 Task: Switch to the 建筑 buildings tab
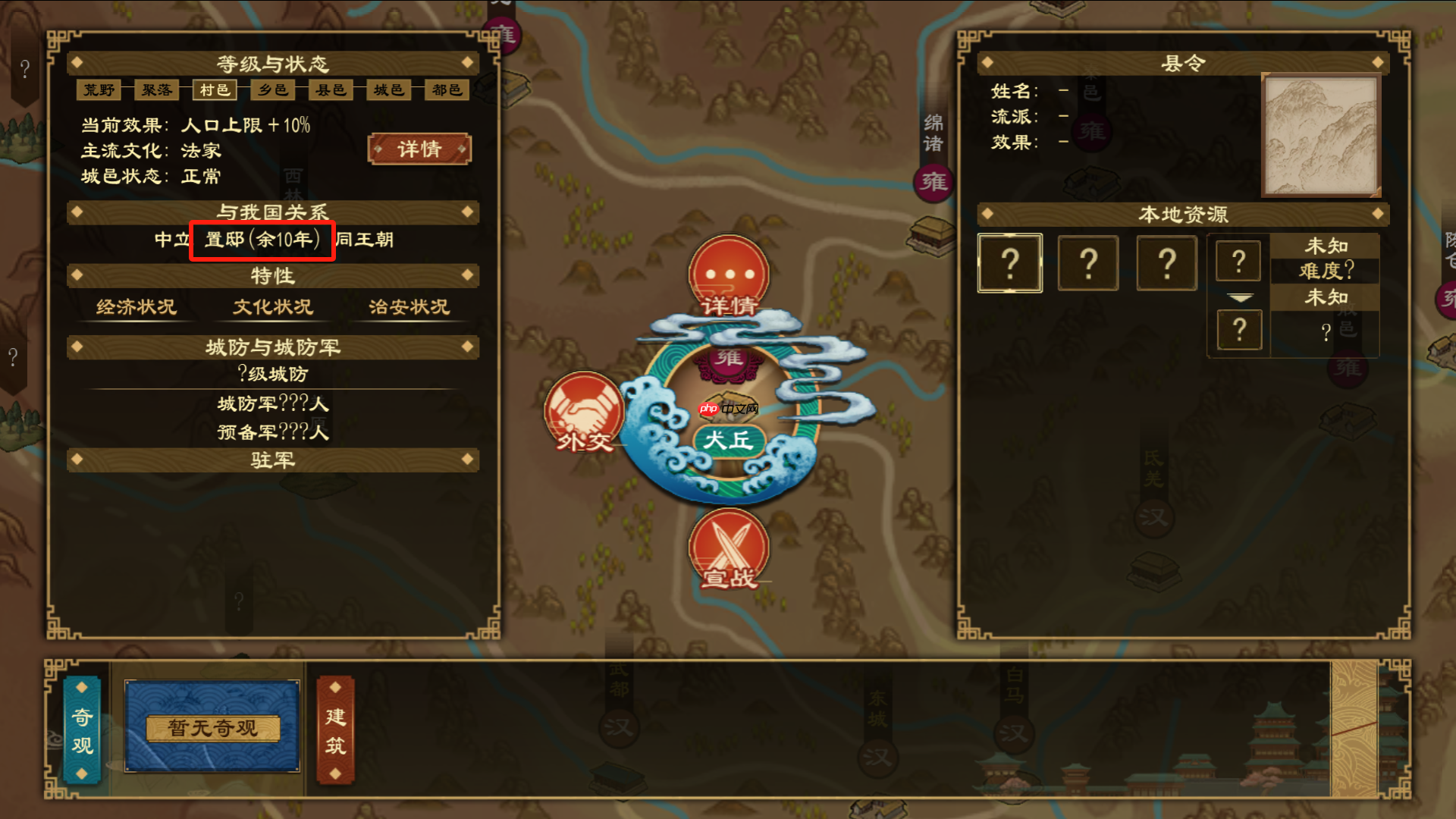click(x=335, y=730)
